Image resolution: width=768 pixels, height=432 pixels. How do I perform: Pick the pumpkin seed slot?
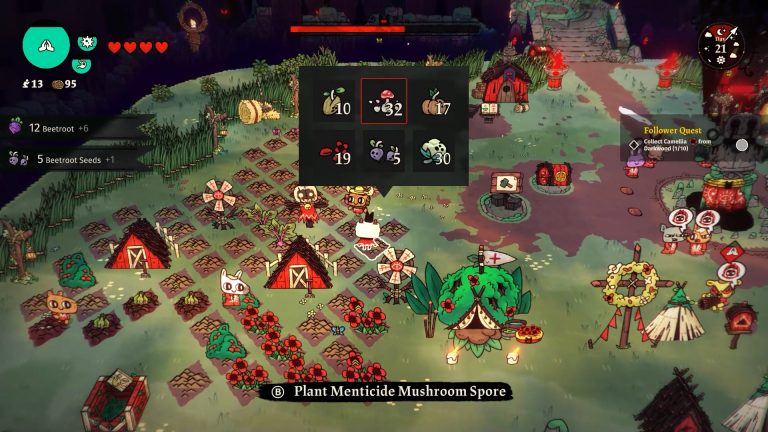[432, 103]
